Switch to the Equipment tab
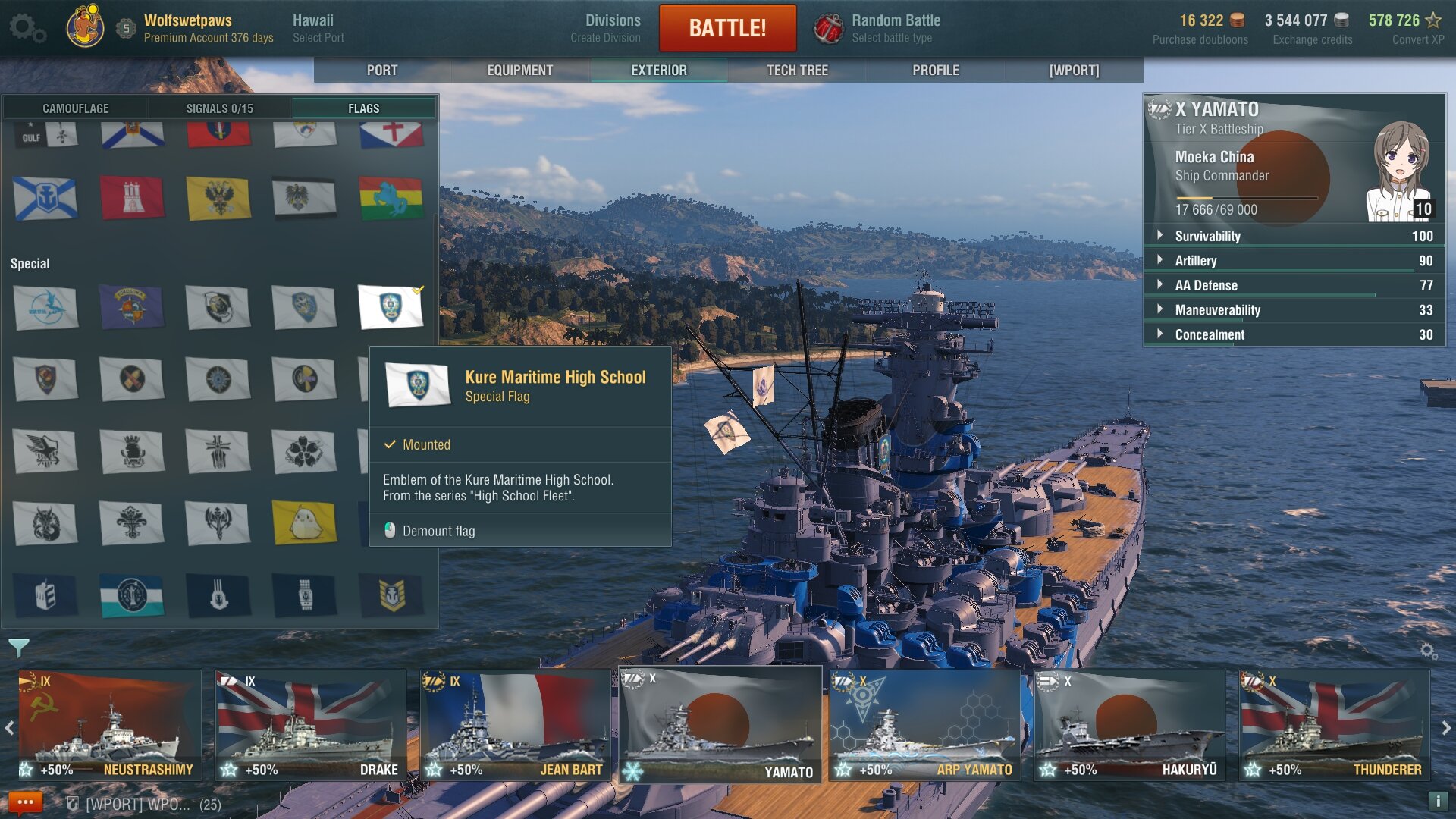 (519, 70)
